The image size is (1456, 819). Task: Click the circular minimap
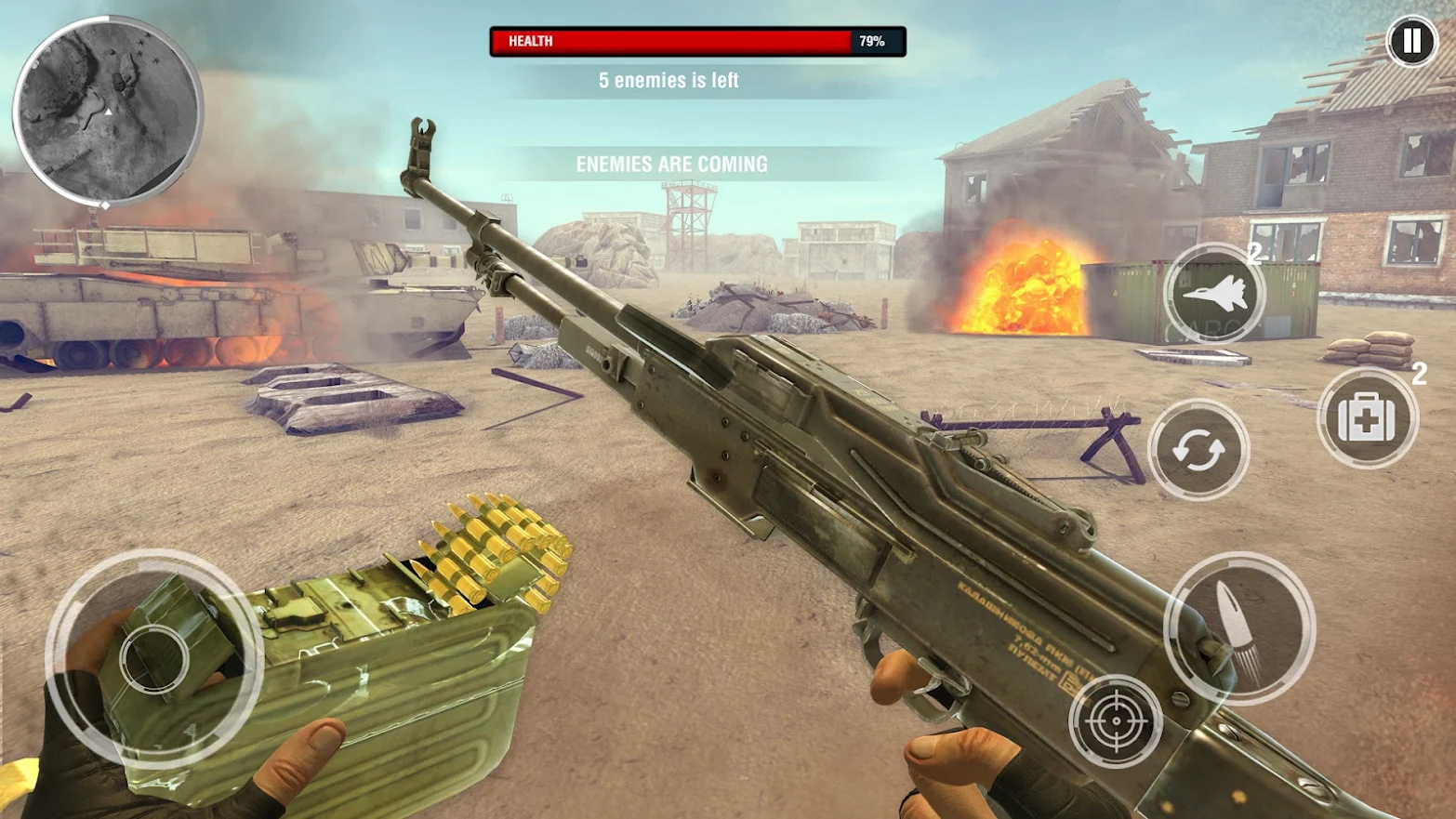pyautogui.click(x=108, y=110)
